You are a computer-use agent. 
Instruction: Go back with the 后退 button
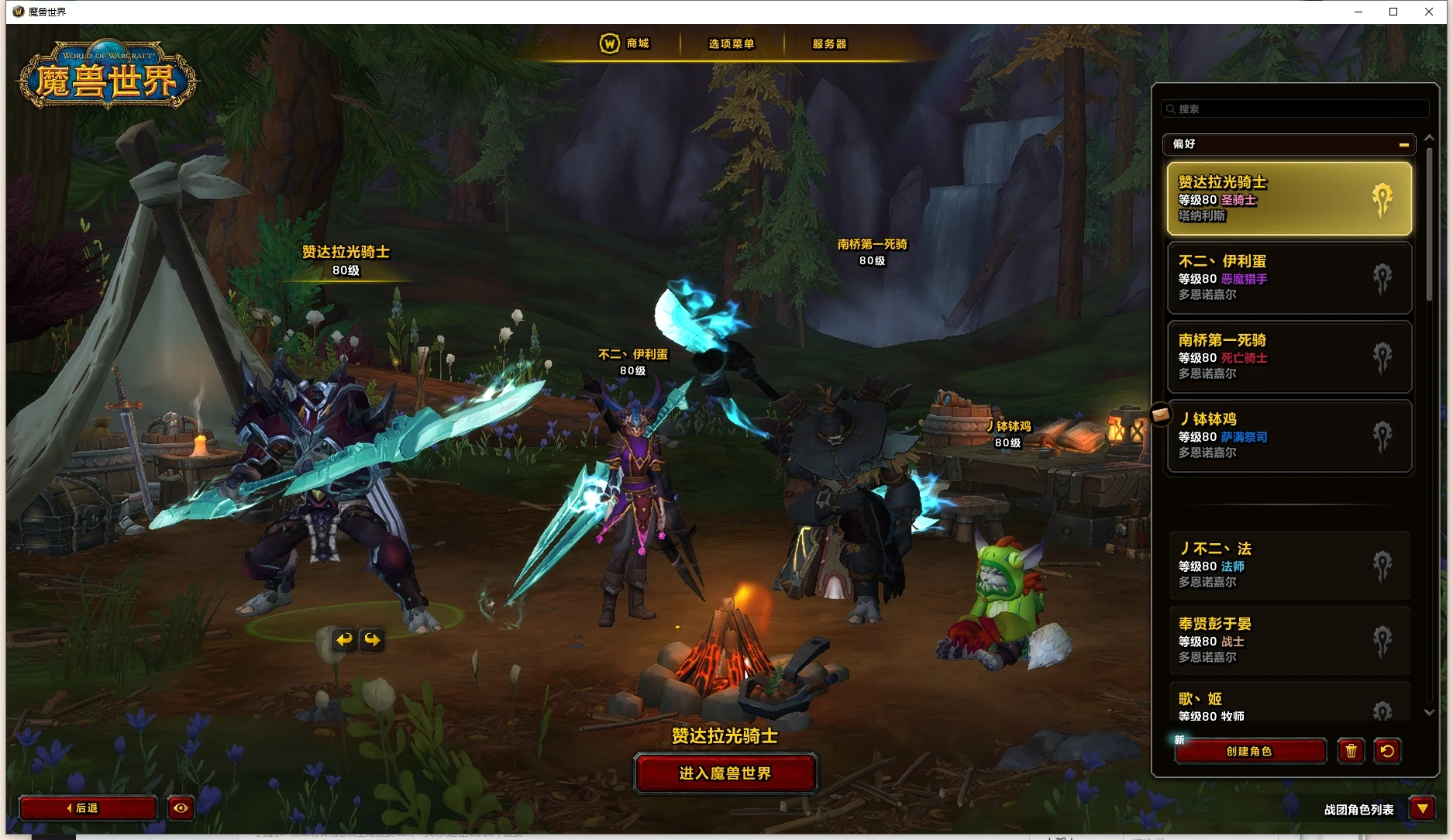point(87,808)
